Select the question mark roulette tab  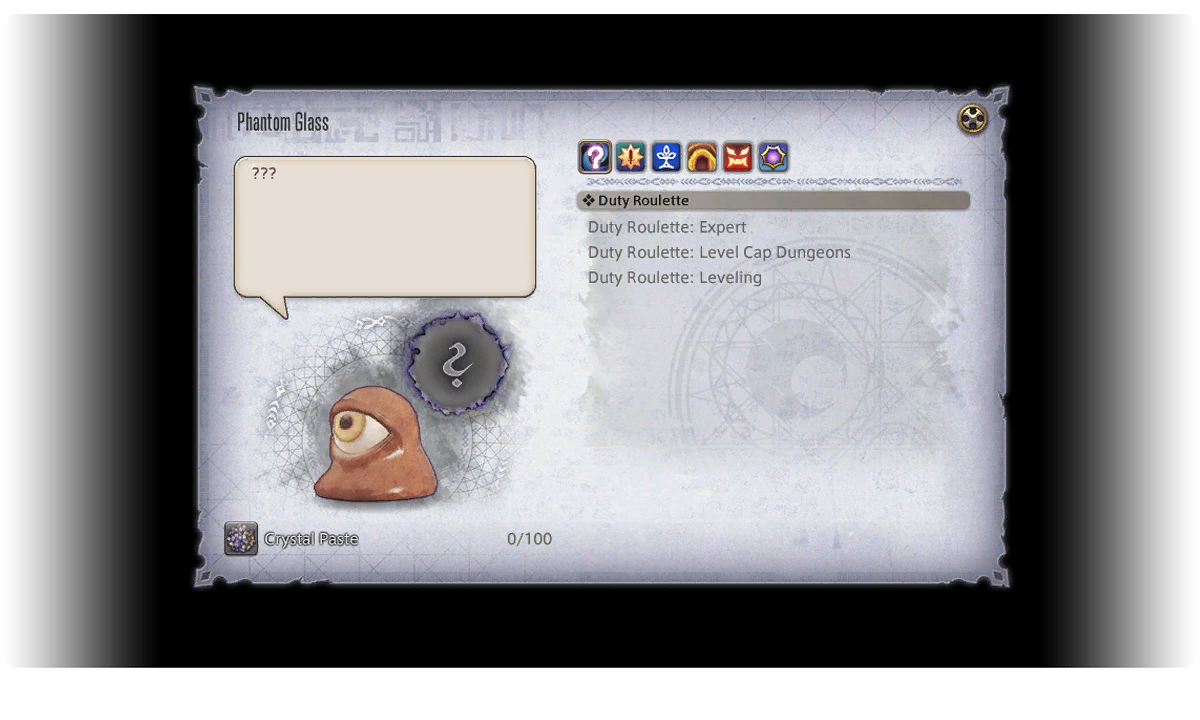click(x=595, y=157)
